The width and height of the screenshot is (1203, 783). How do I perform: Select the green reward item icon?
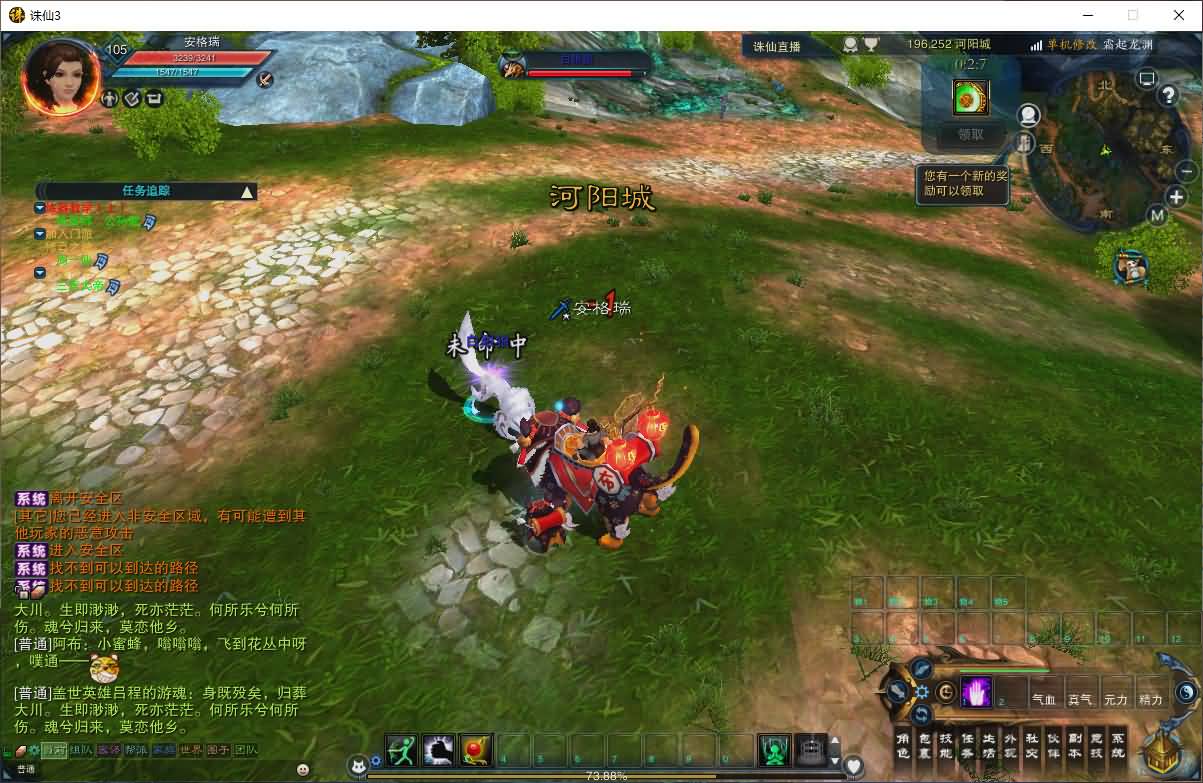[970, 97]
